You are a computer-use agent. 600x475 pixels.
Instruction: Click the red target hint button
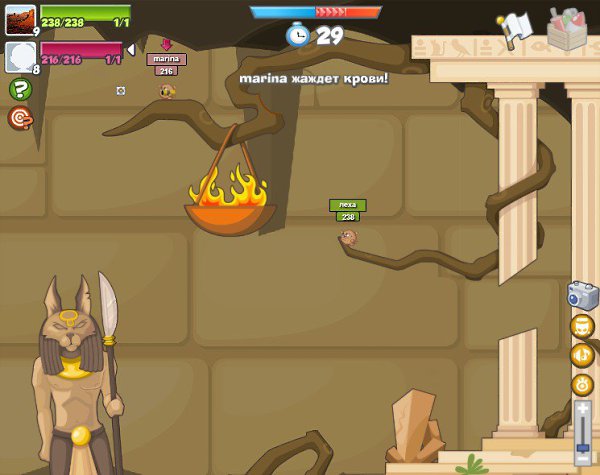pos(18,118)
